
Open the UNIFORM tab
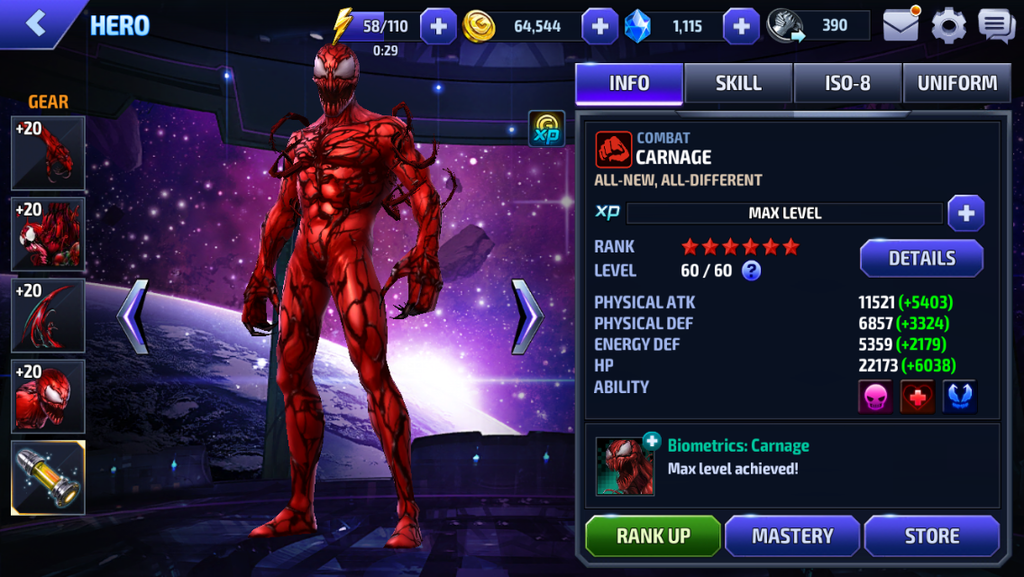click(x=957, y=84)
